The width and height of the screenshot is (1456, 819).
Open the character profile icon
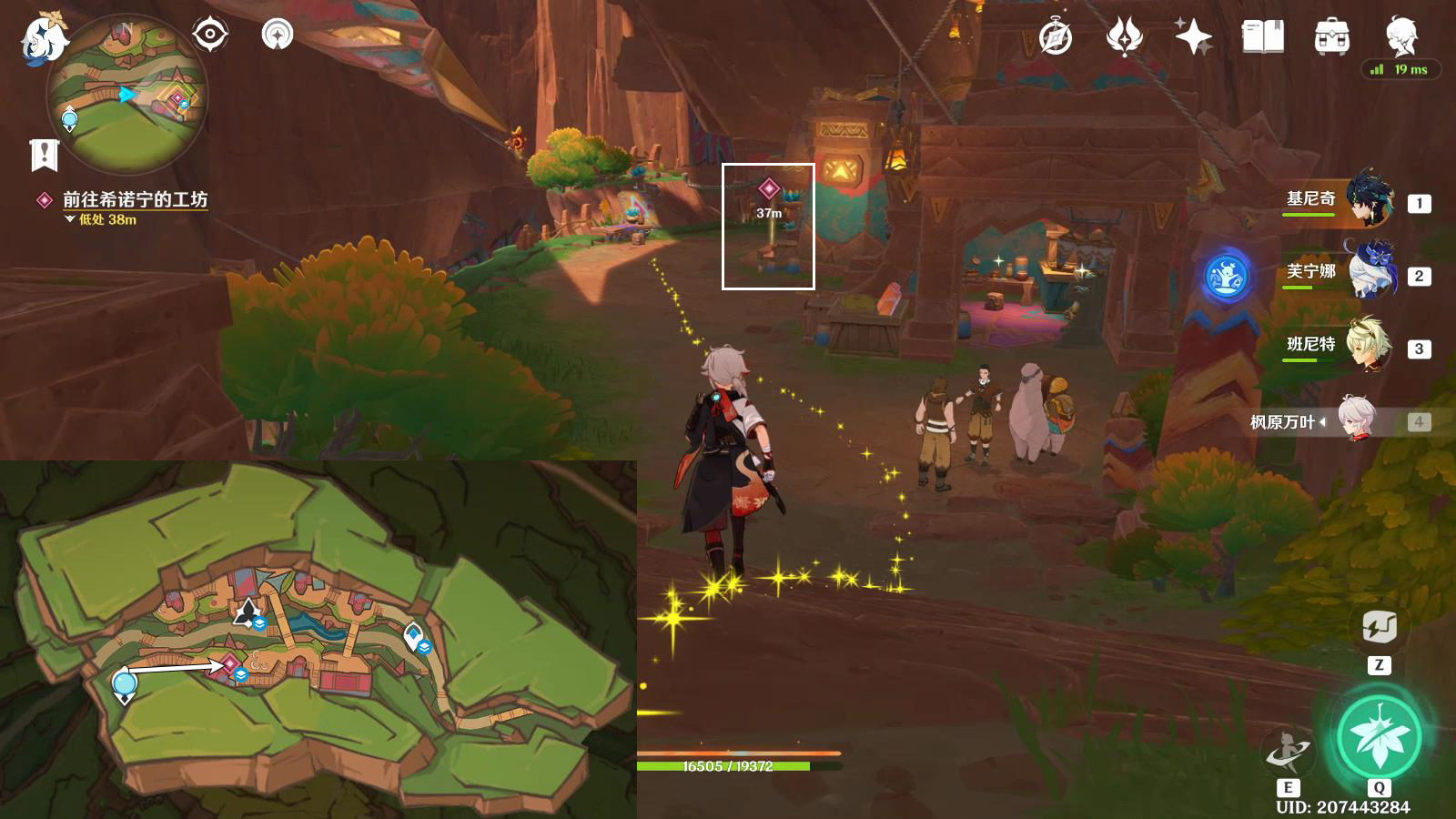1400,37
